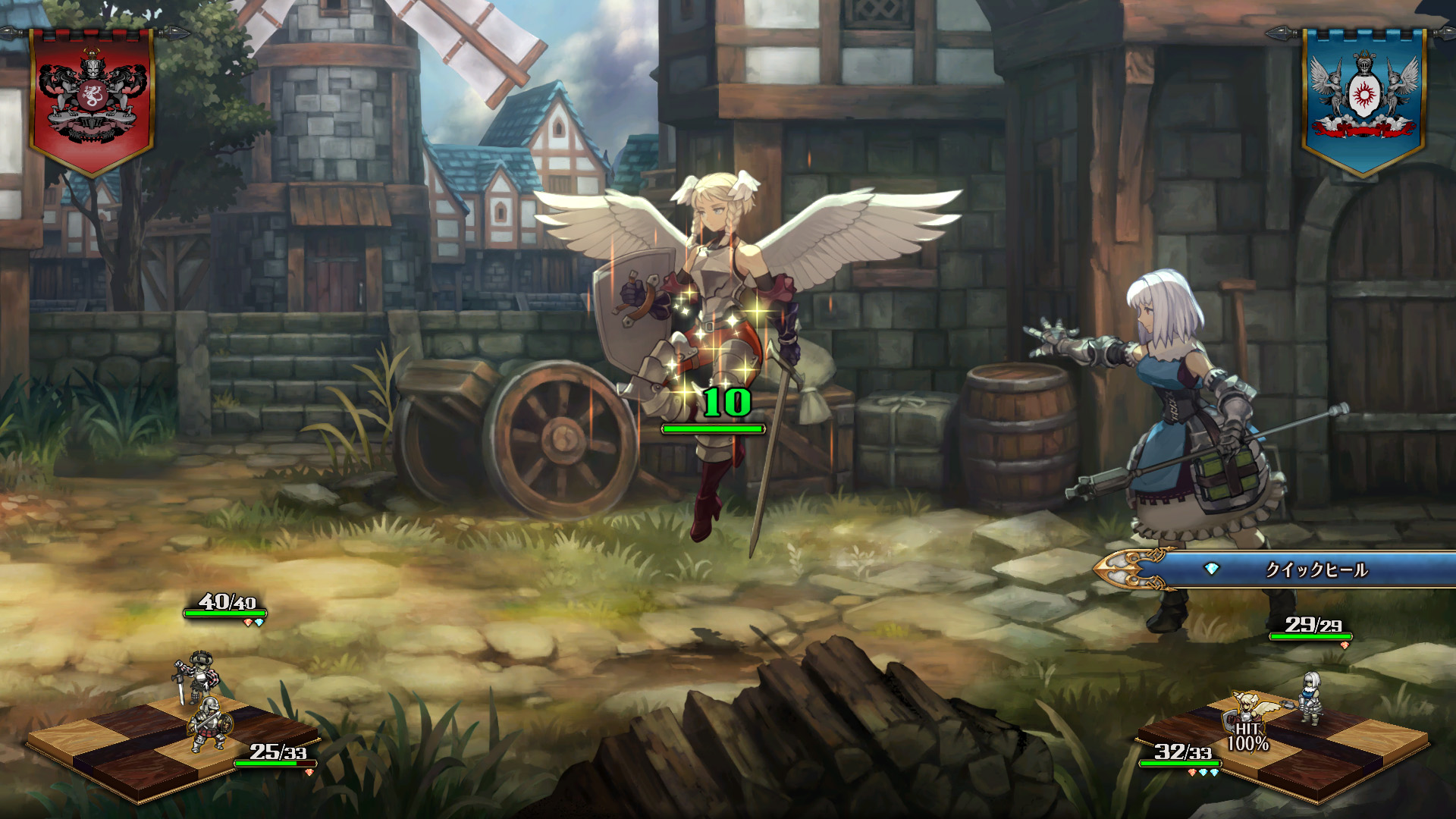This screenshot has height=819, width=1456.
Task: Select the blue army crest banner
Action: coord(1365,91)
